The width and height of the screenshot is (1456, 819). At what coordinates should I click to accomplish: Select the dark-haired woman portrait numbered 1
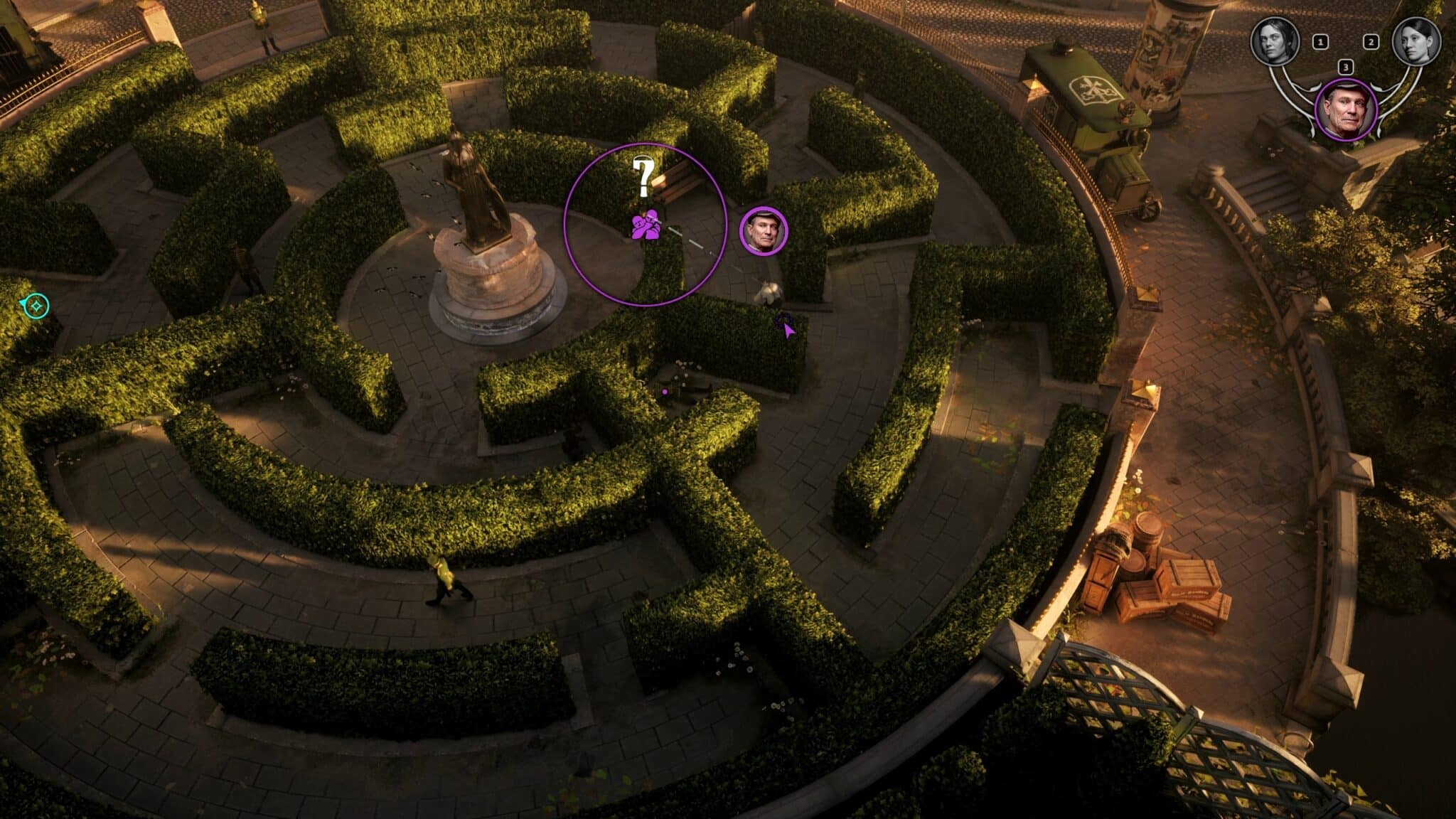point(1275,41)
